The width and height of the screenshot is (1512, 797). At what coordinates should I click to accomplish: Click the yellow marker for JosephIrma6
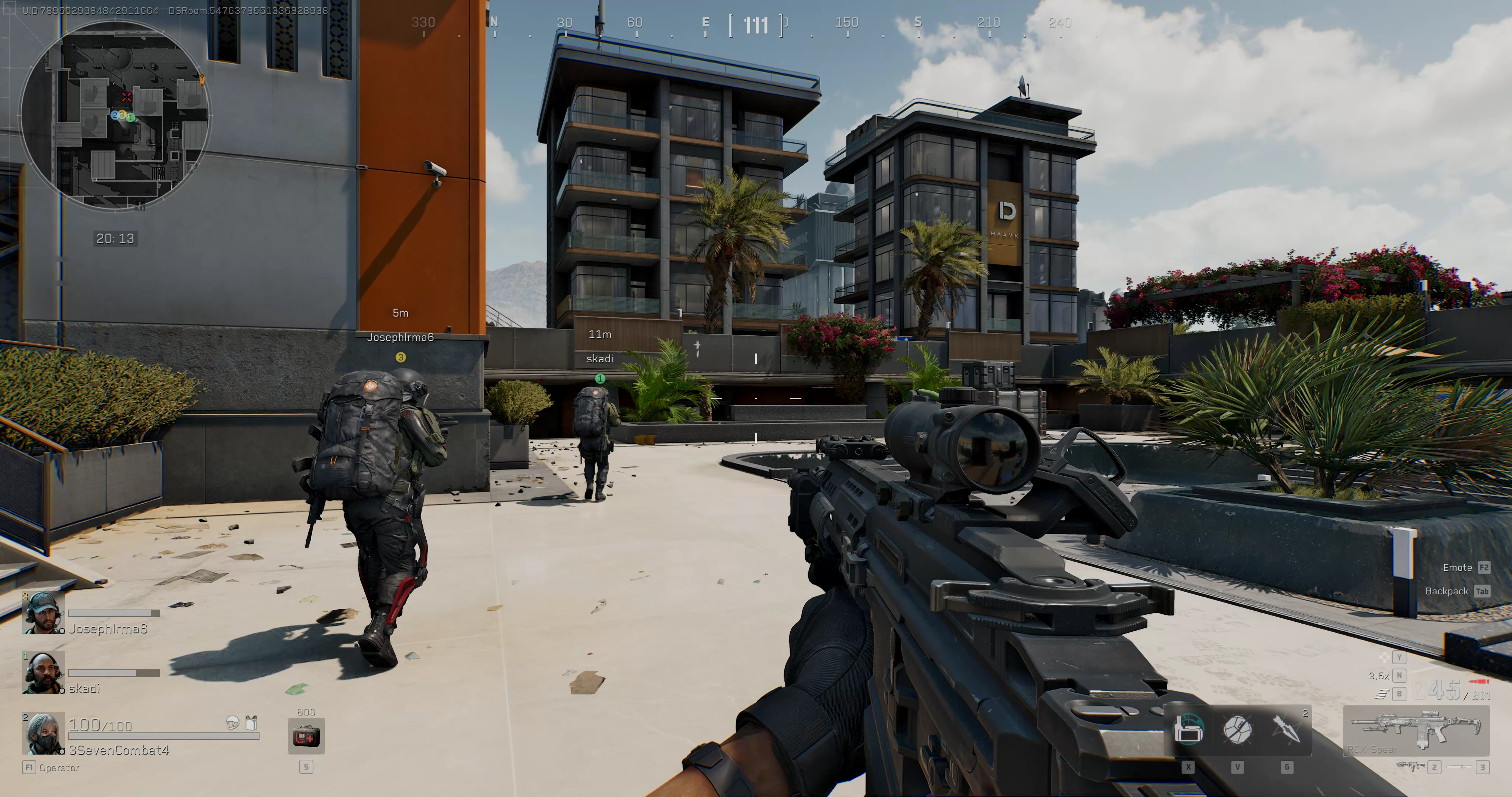click(400, 358)
